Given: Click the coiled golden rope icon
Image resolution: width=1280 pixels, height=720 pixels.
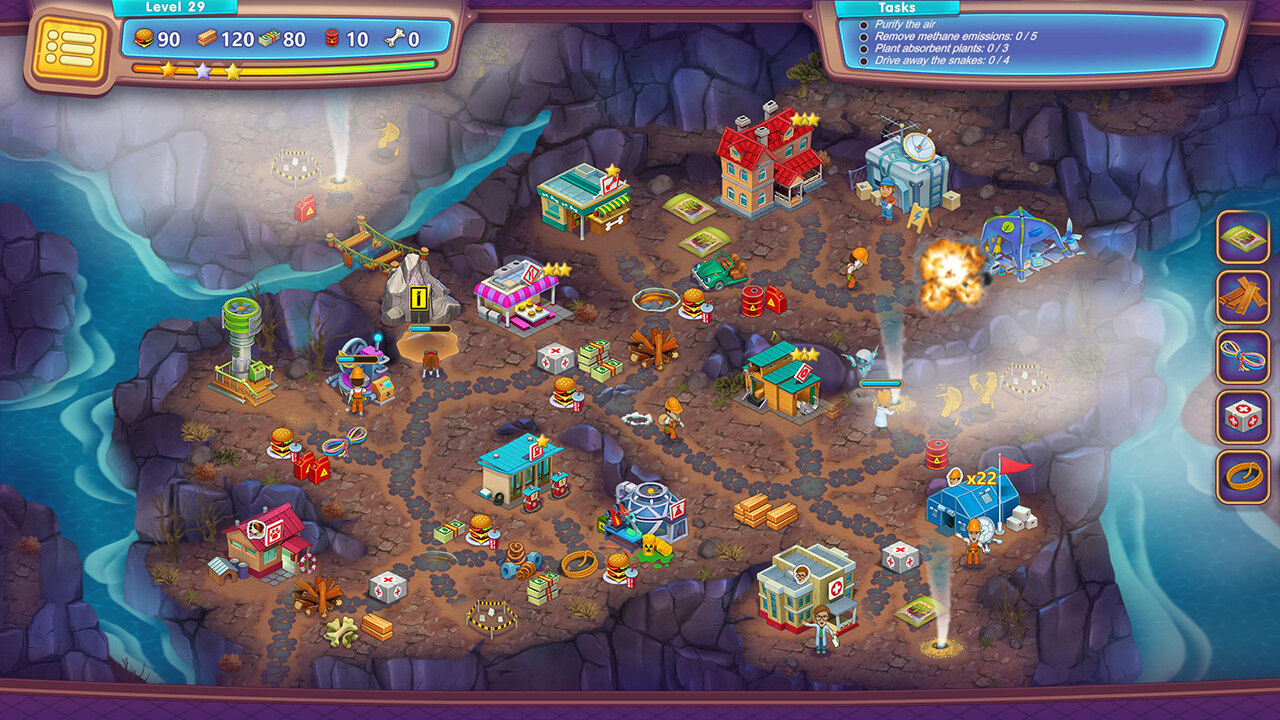Looking at the screenshot, I should tap(1243, 477).
